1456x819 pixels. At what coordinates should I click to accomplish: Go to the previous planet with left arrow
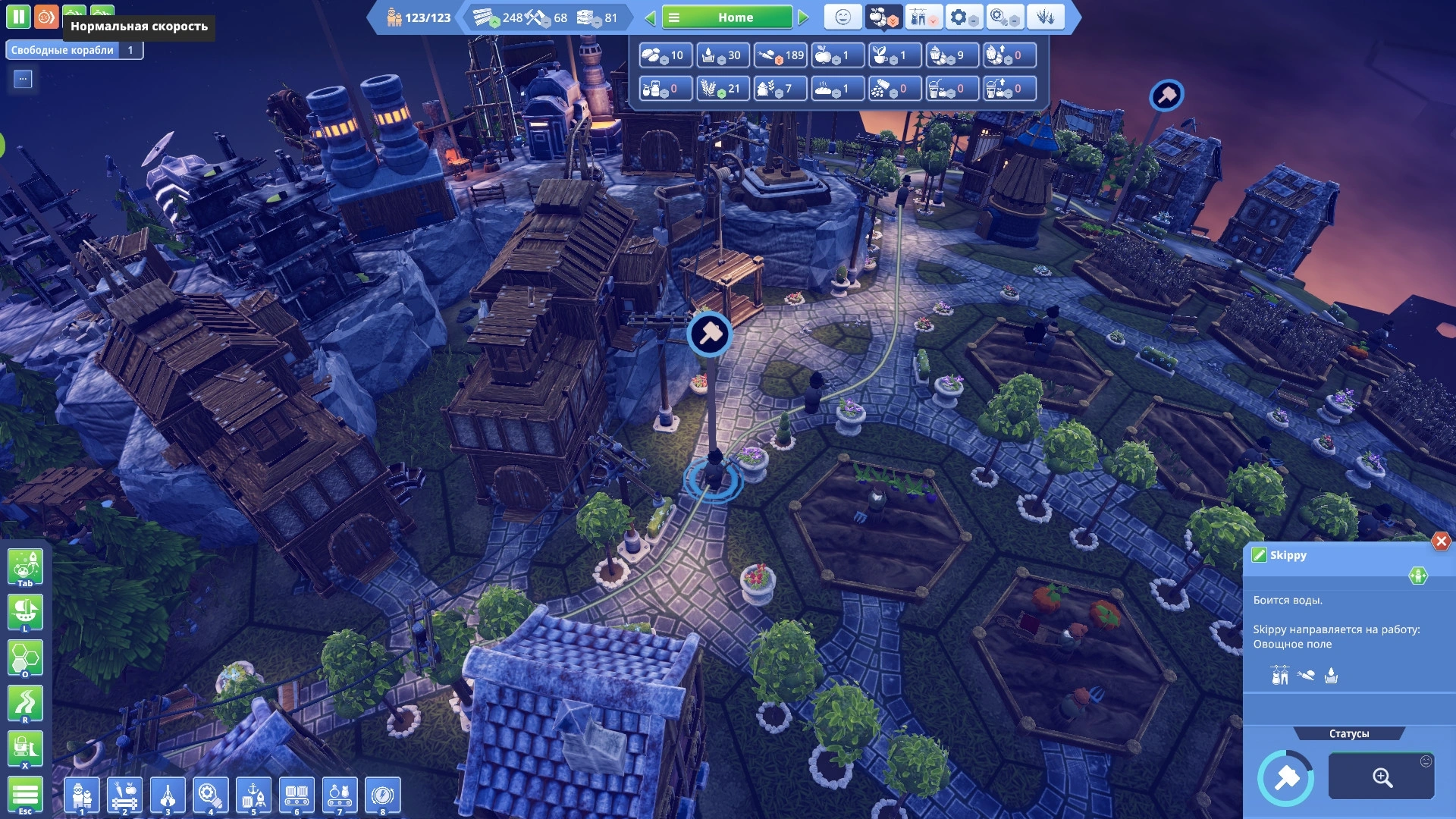coord(650,17)
